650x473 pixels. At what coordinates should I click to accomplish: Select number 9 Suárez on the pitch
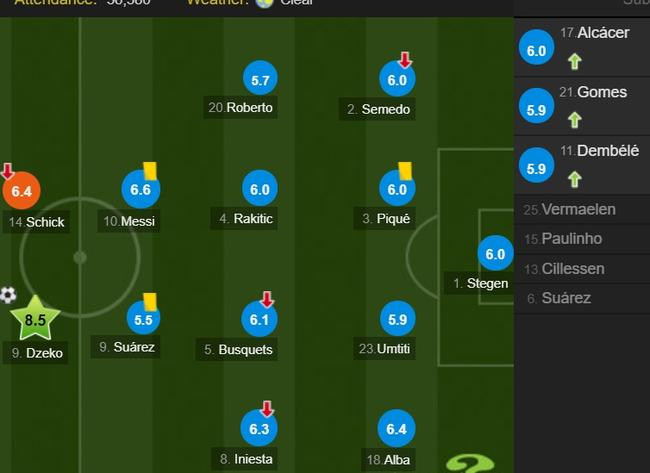(141, 320)
